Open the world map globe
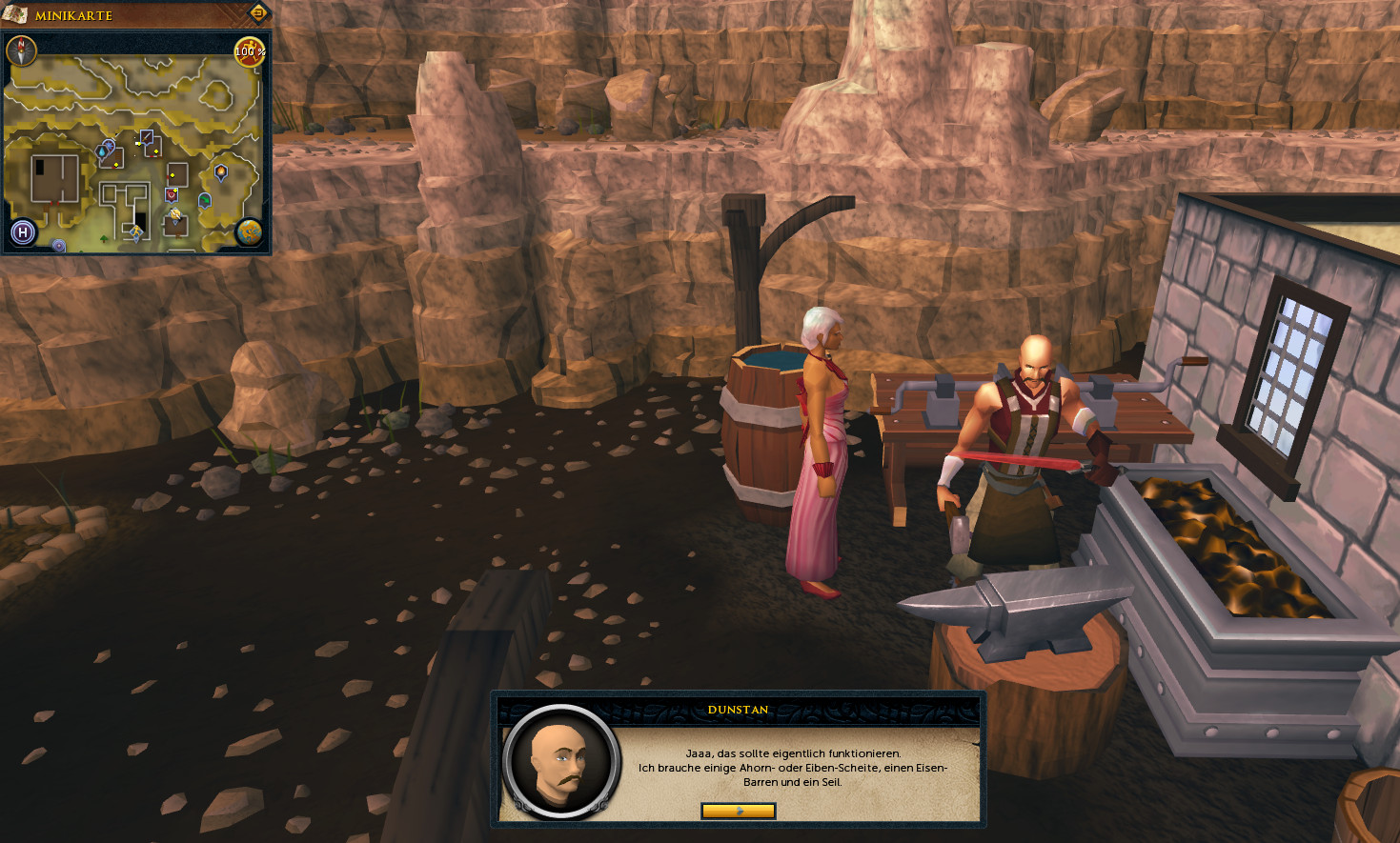1400x843 pixels. click(x=250, y=231)
